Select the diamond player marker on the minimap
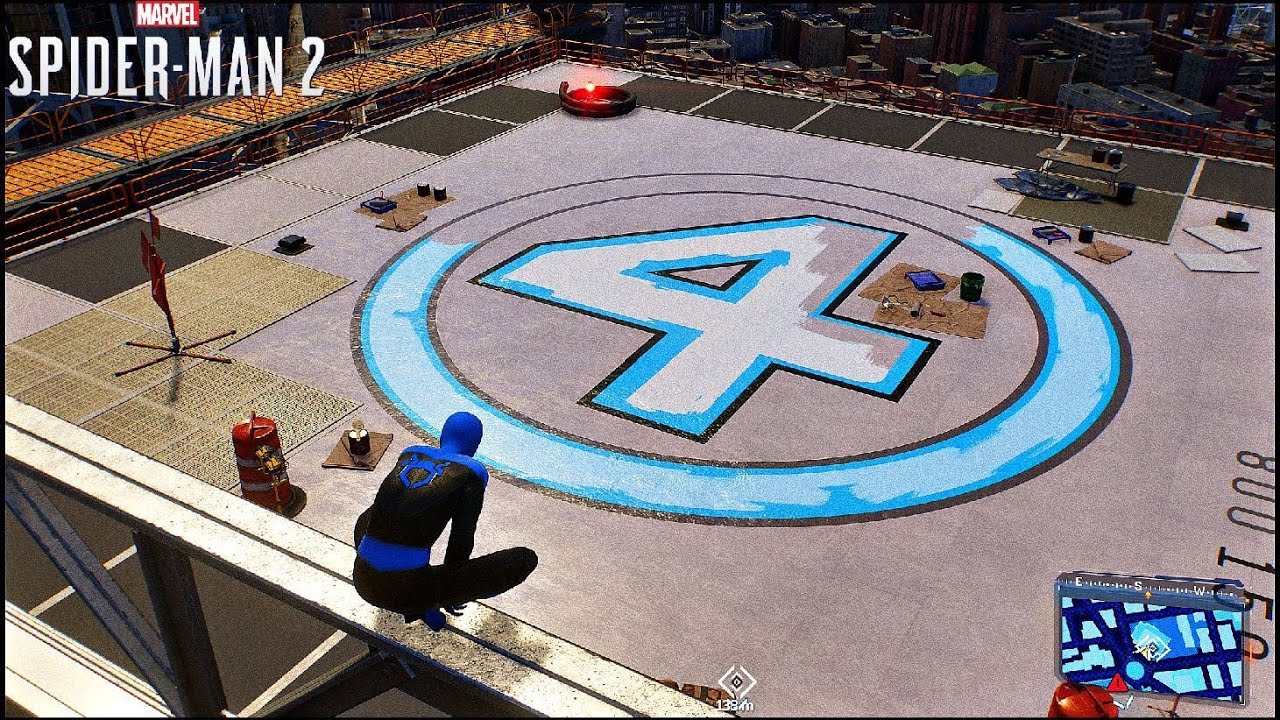The width and height of the screenshot is (1280, 720). pos(1152,649)
